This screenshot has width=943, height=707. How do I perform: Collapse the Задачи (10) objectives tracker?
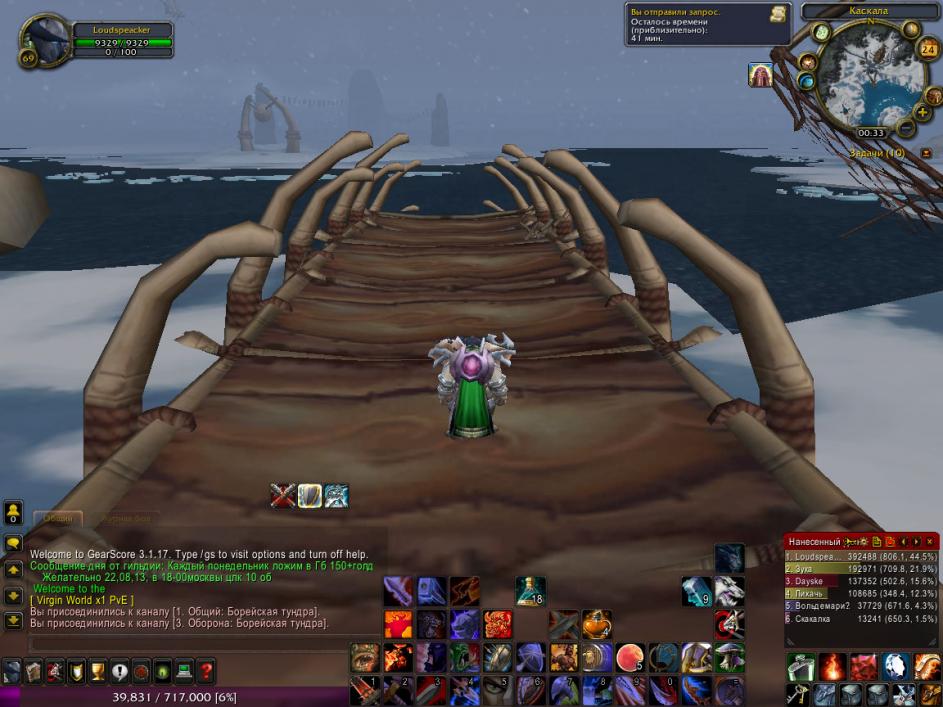(926, 153)
